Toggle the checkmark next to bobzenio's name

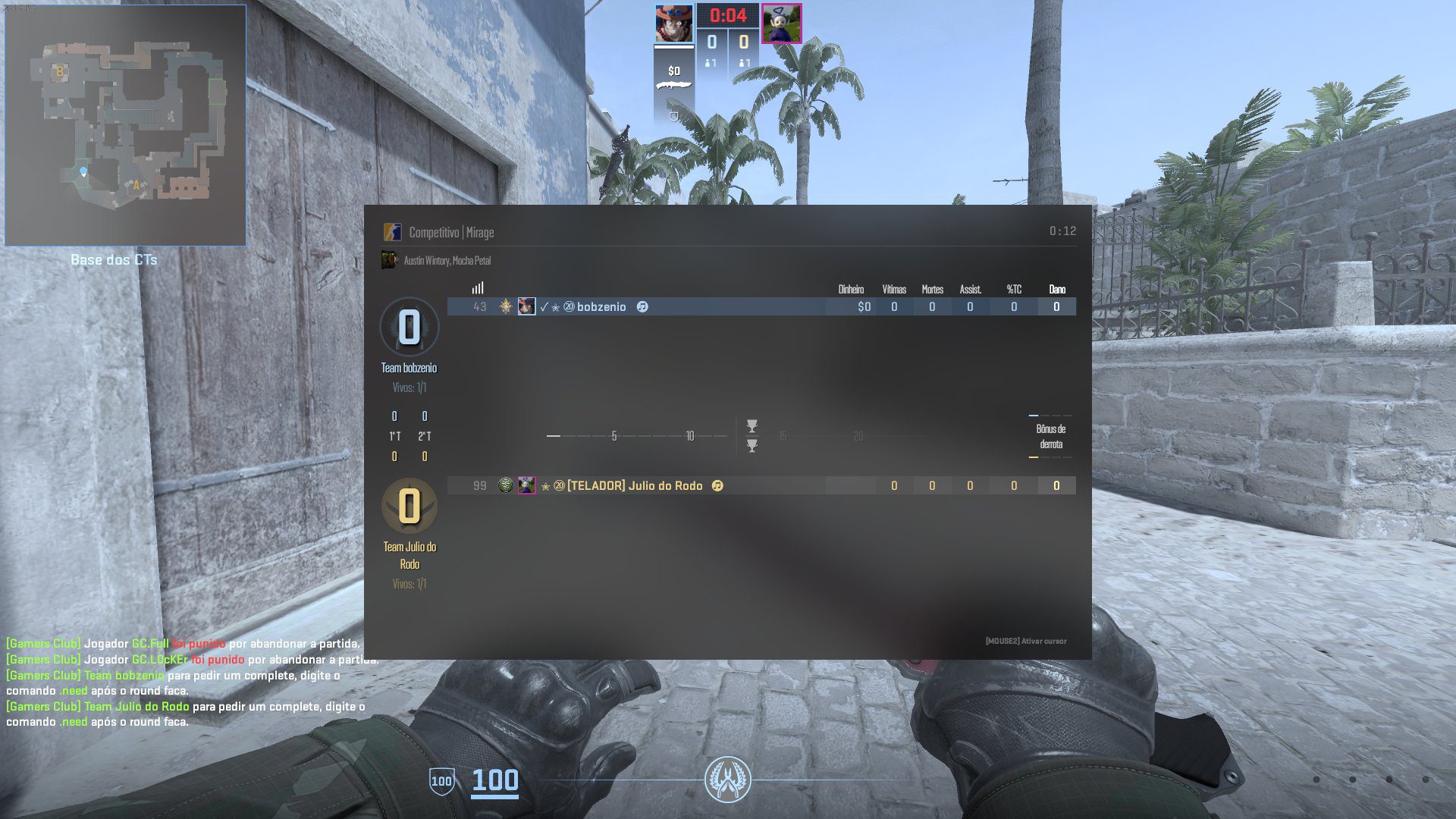pyautogui.click(x=544, y=306)
